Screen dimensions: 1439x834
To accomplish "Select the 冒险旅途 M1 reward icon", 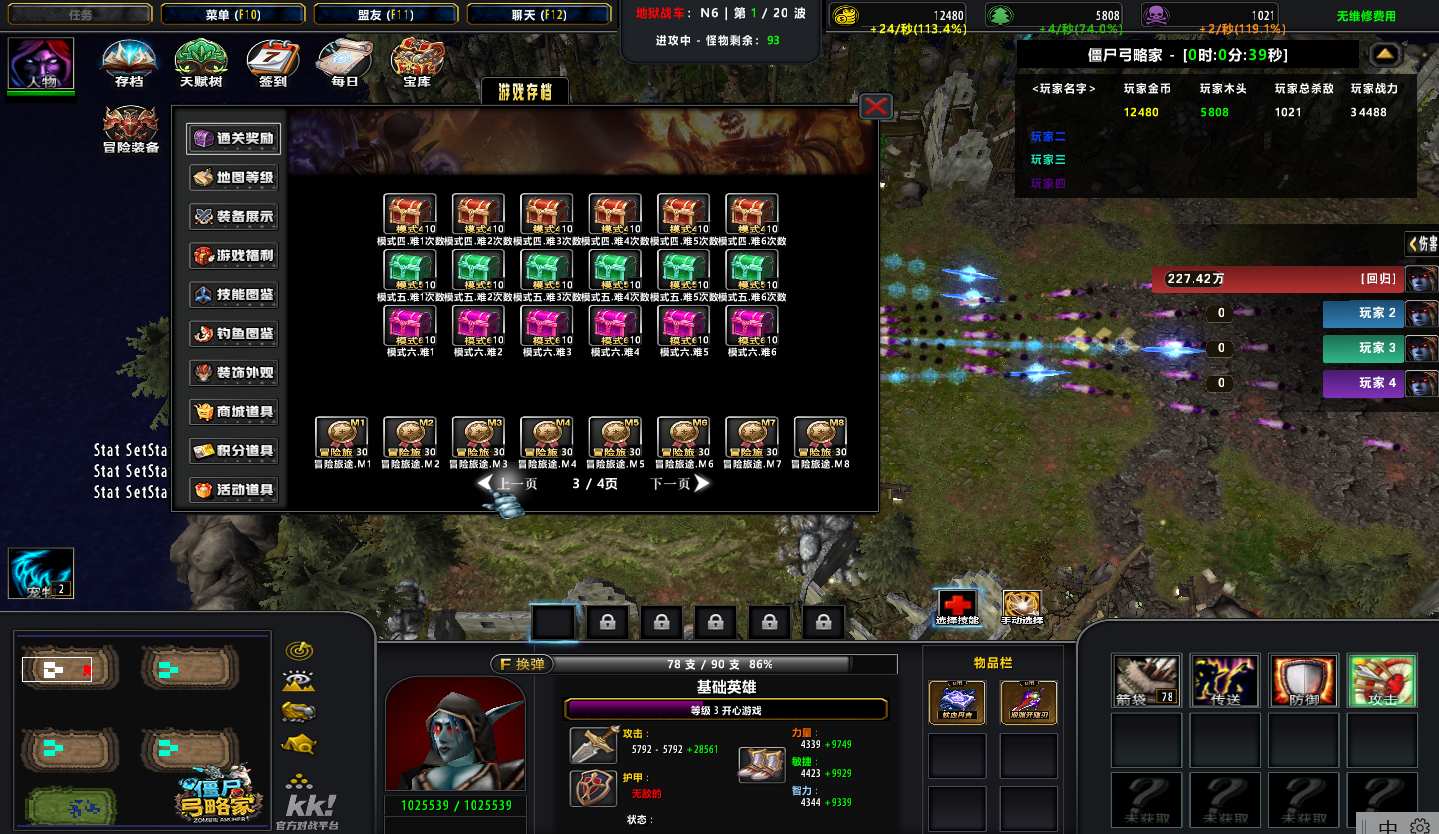I will tap(342, 437).
